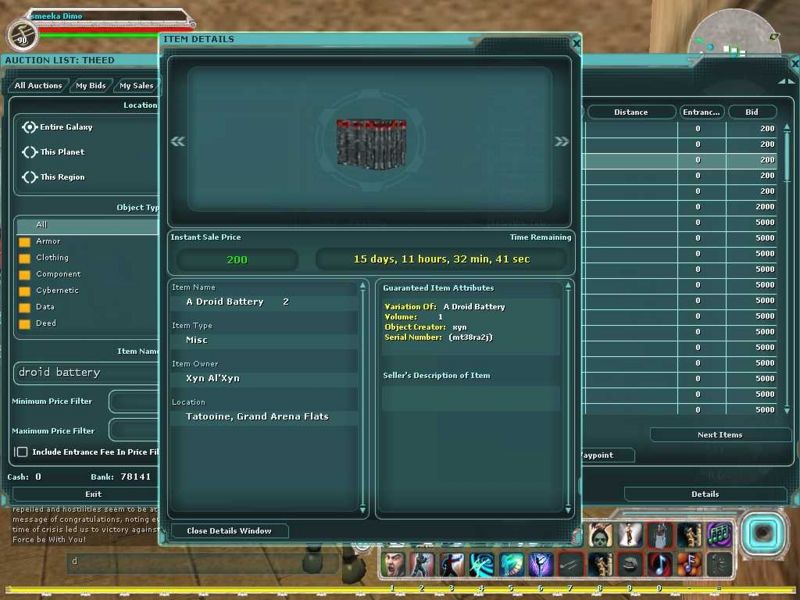The width and height of the screenshot is (800, 600).
Task: Close the Item Details window
Action: 575,43
